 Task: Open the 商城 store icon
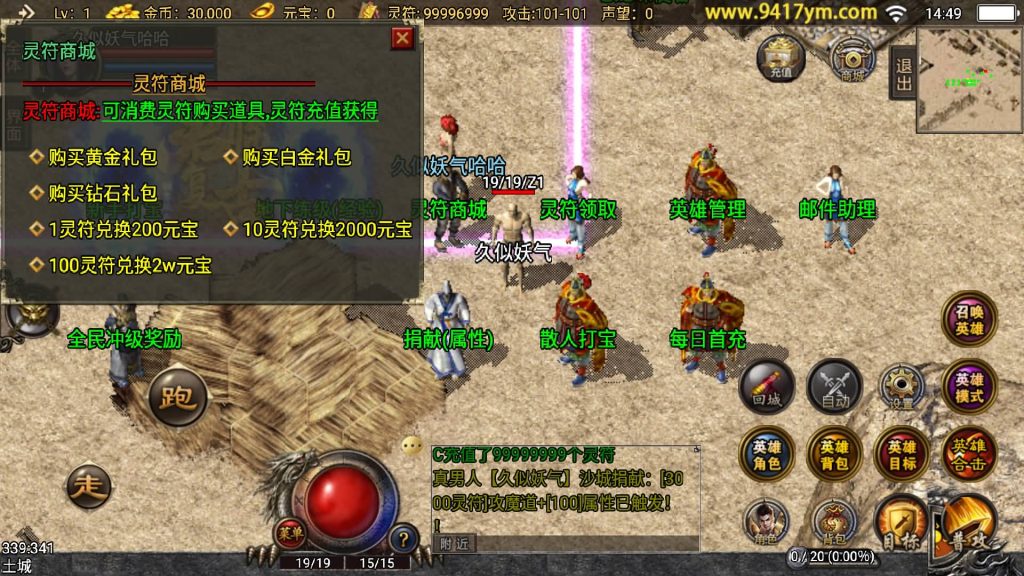pyautogui.click(x=851, y=60)
